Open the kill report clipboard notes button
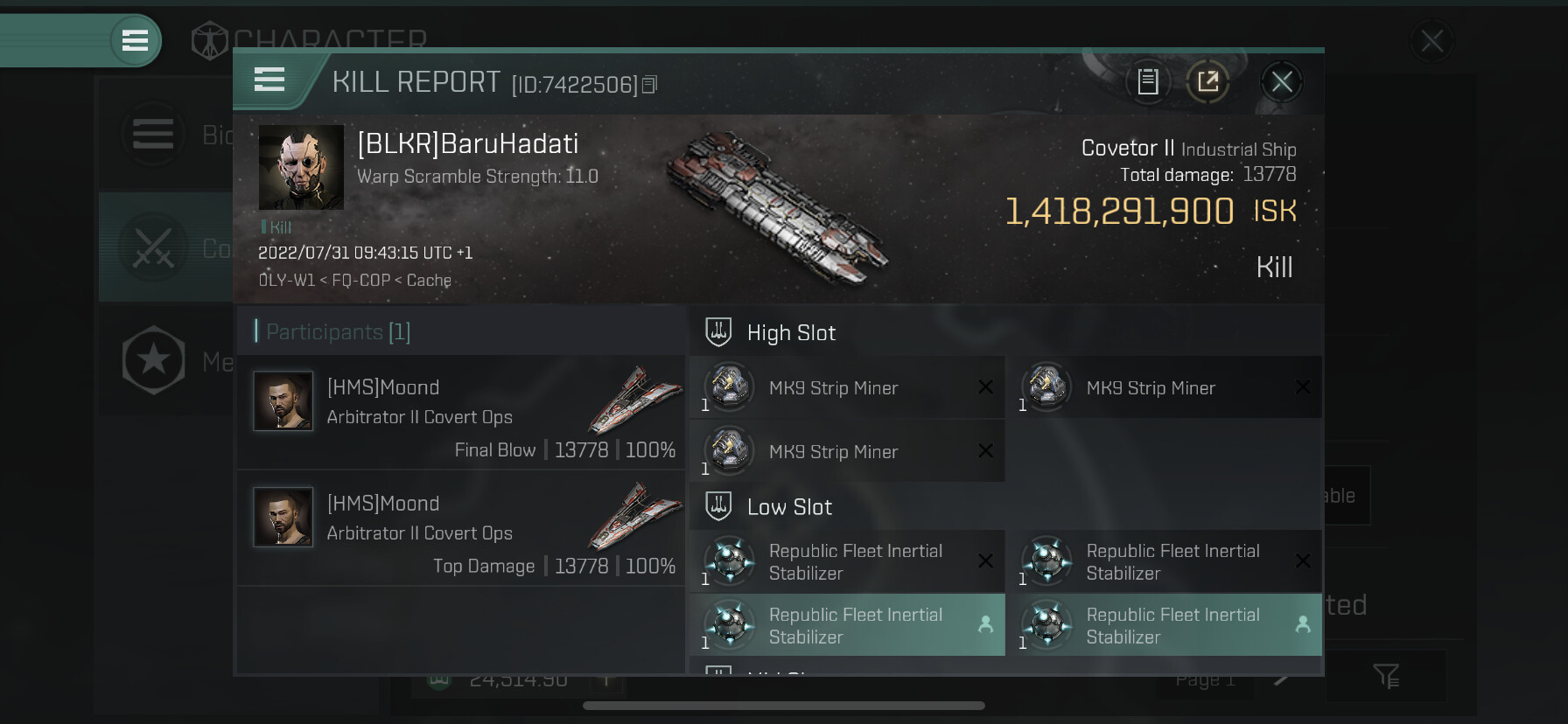This screenshot has width=1568, height=724. [1148, 82]
